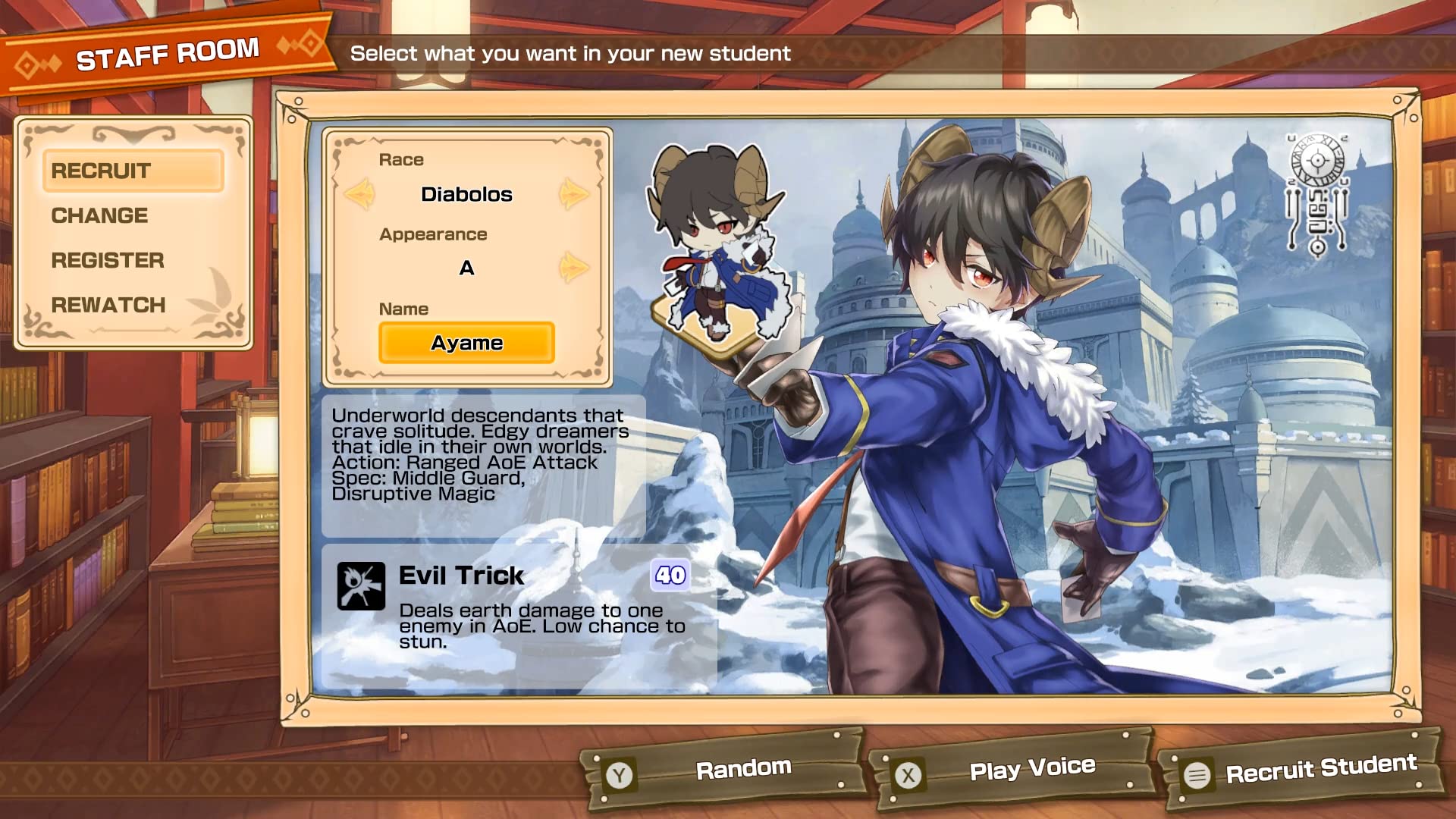
Task: Open the CHANGE menu option
Action: click(x=98, y=215)
